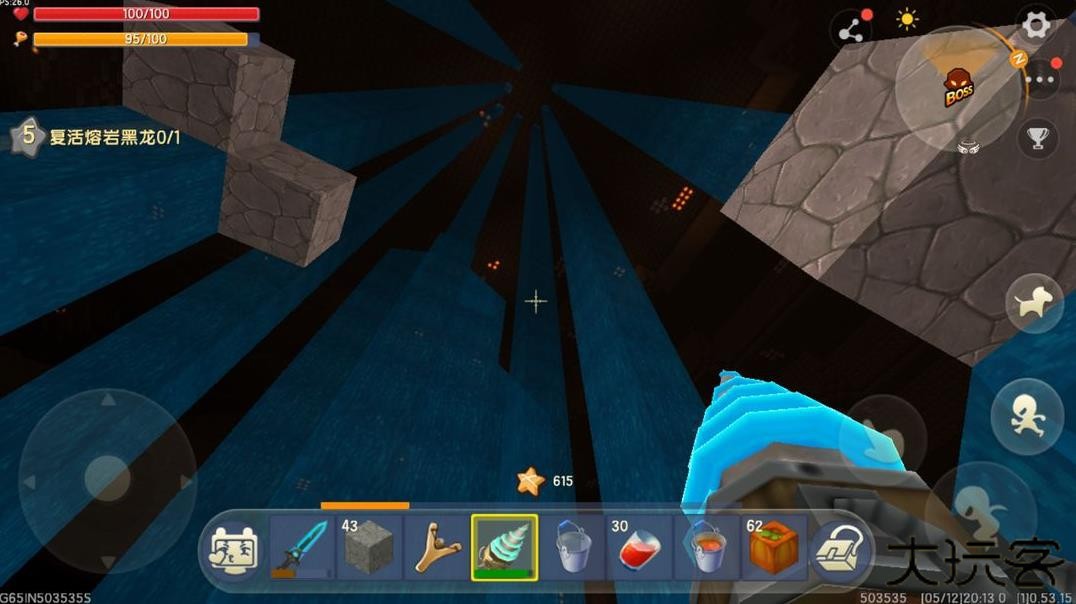Select the red potion stack of 30
1076x604 pixels.
(640, 547)
